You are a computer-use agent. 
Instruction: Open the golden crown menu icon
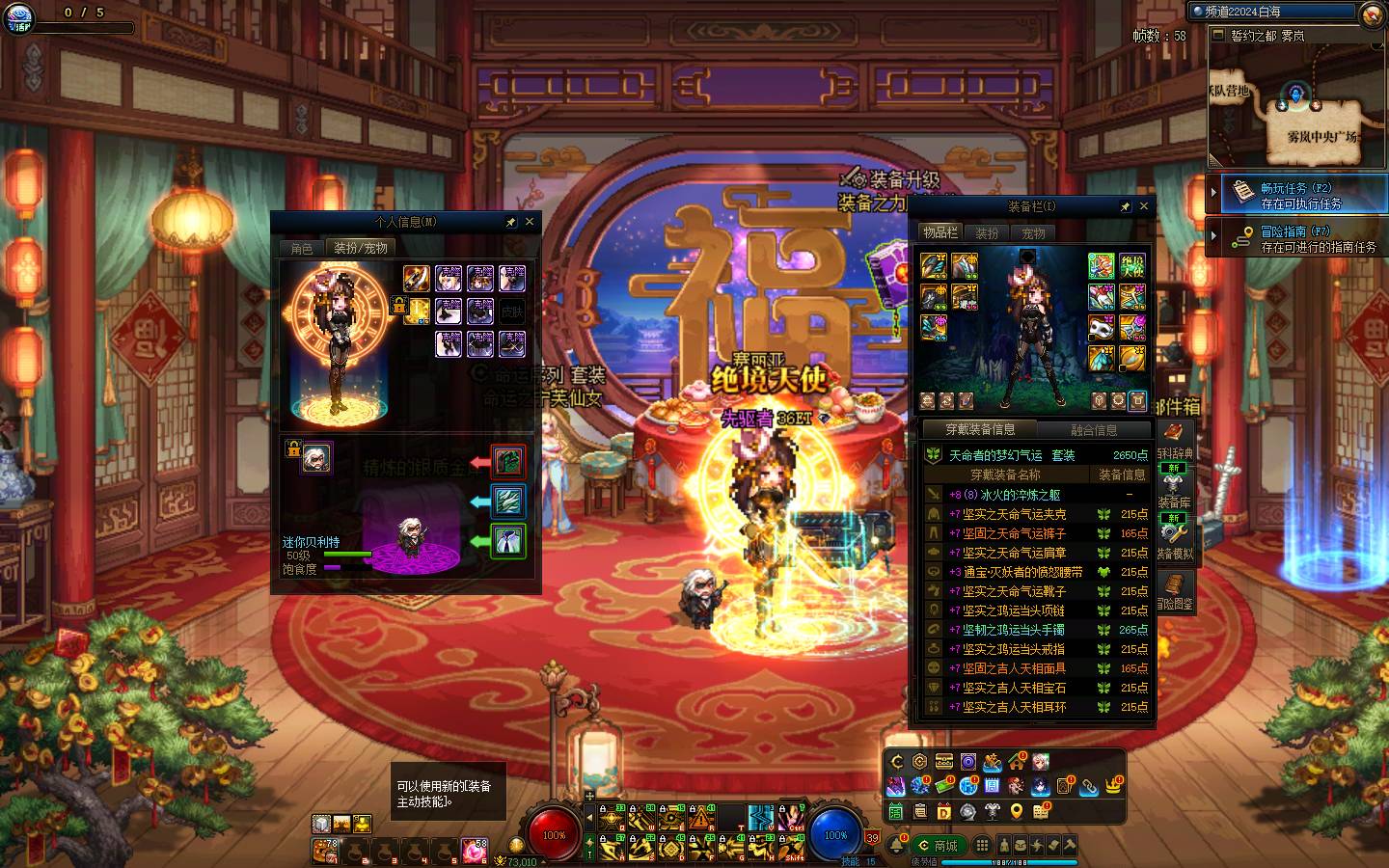point(1113,787)
